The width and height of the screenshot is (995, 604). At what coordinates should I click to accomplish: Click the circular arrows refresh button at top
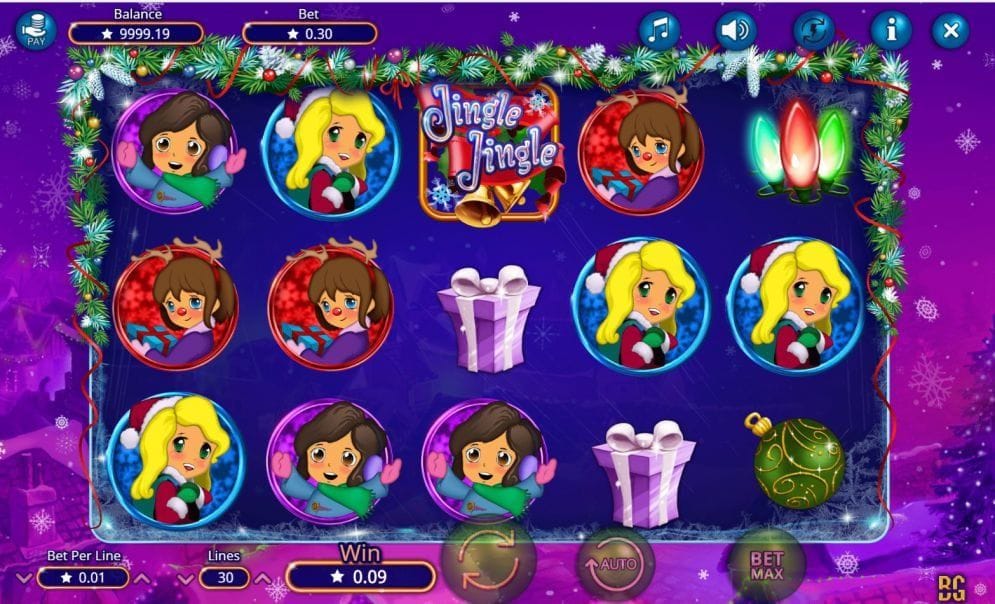pyautogui.click(x=814, y=31)
